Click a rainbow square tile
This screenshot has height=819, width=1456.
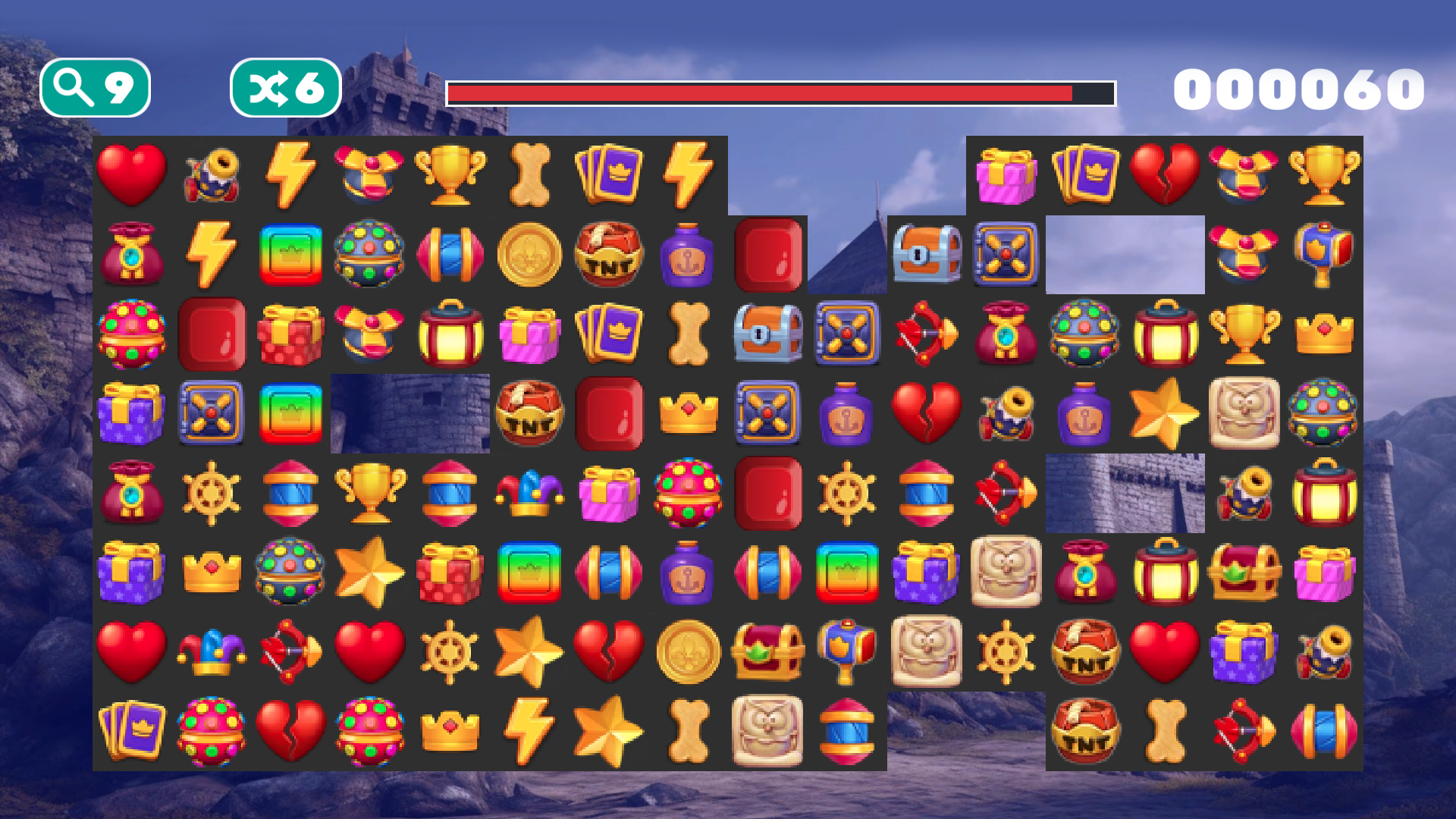coord(291,255)
